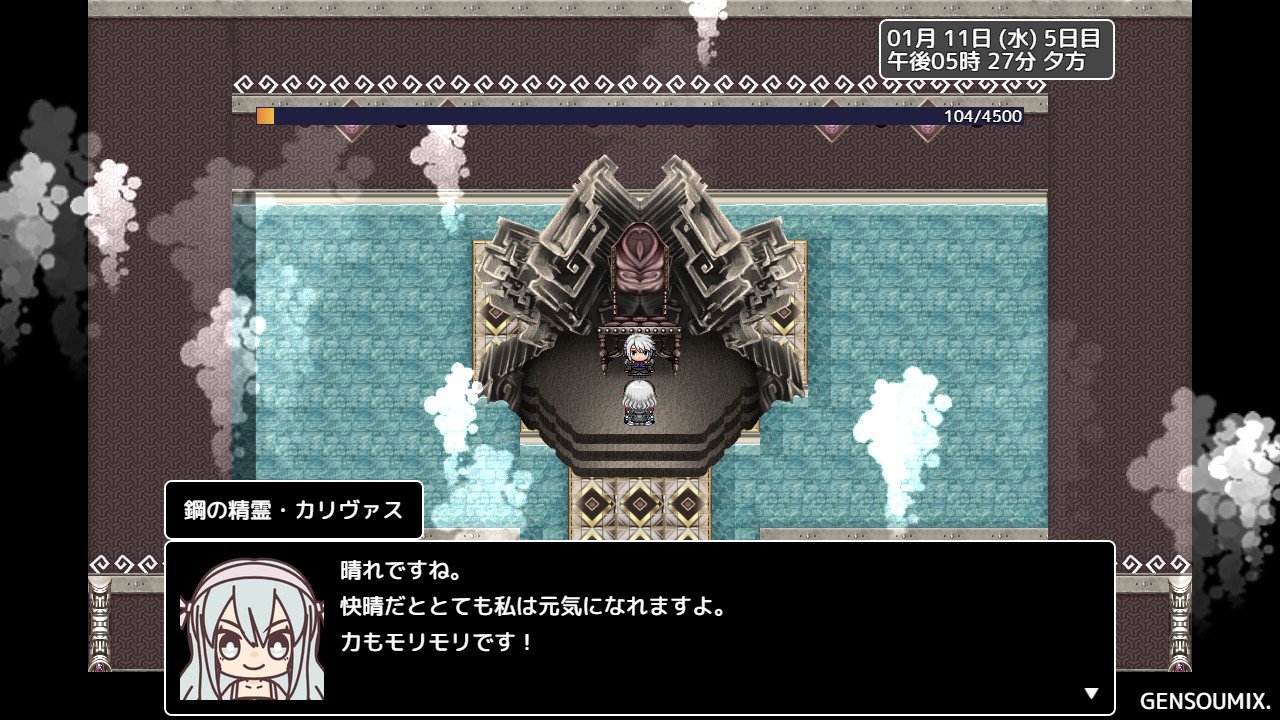Advance dialogue with the white arrow indicator
The height and width of the screenshot is (720, 1280).
pyautogui.click(x=1091, y=693)
